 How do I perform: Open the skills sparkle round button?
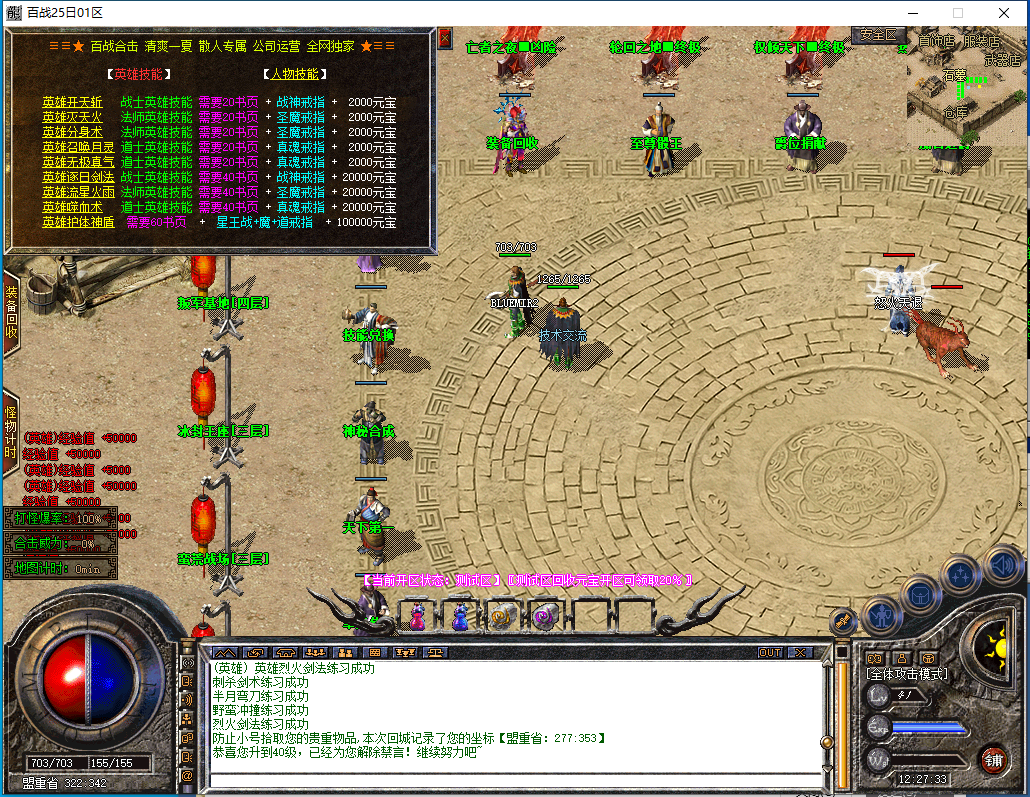[961, 574]
